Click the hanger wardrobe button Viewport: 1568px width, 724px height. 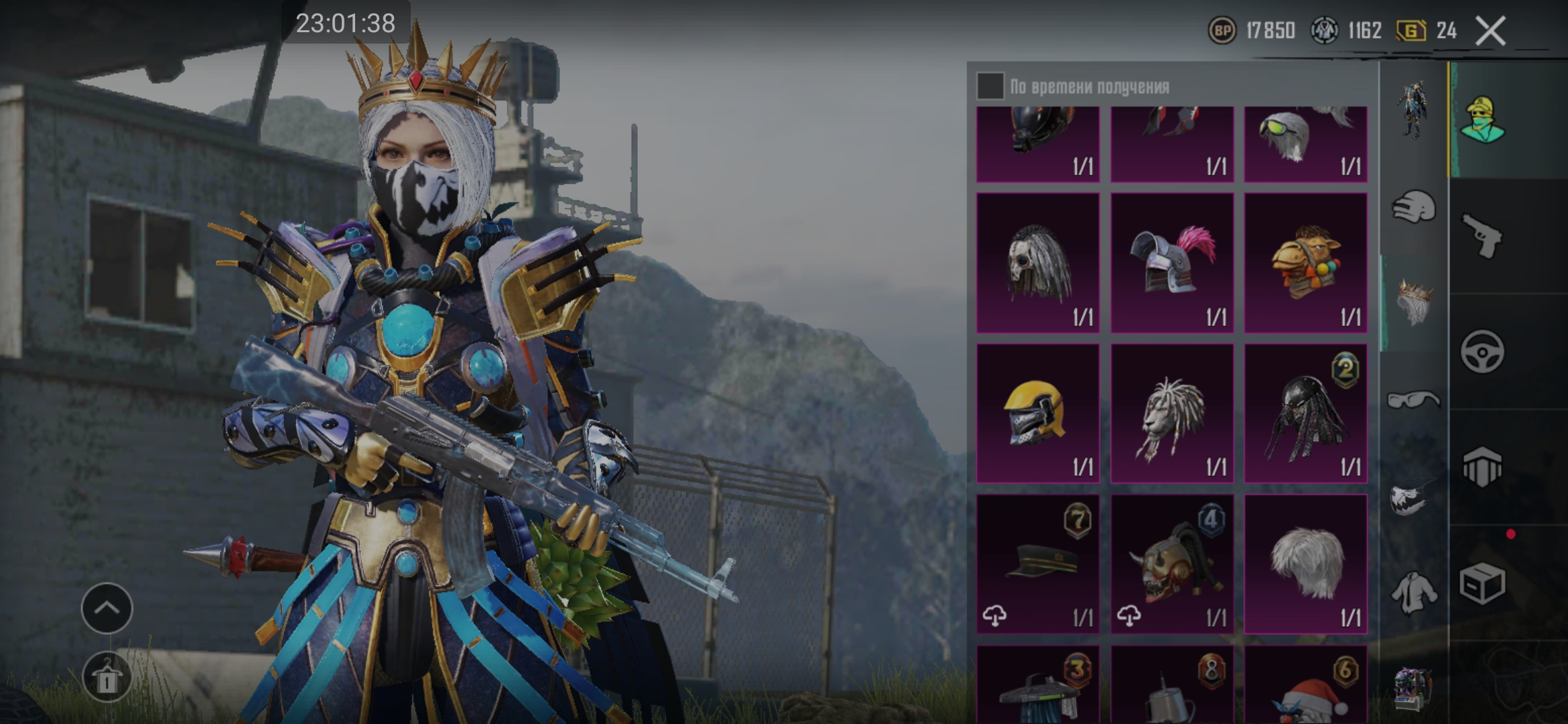107,677
